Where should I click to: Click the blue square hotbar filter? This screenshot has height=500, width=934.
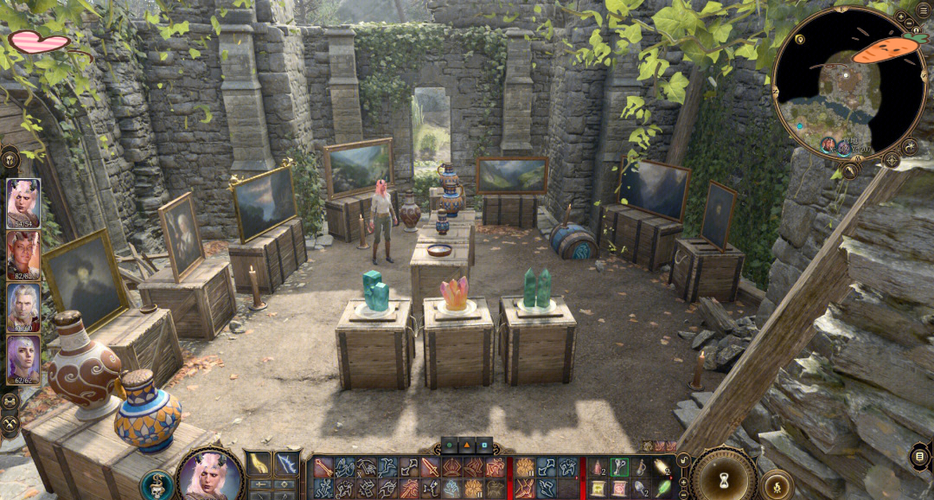[x=483, y=444]
